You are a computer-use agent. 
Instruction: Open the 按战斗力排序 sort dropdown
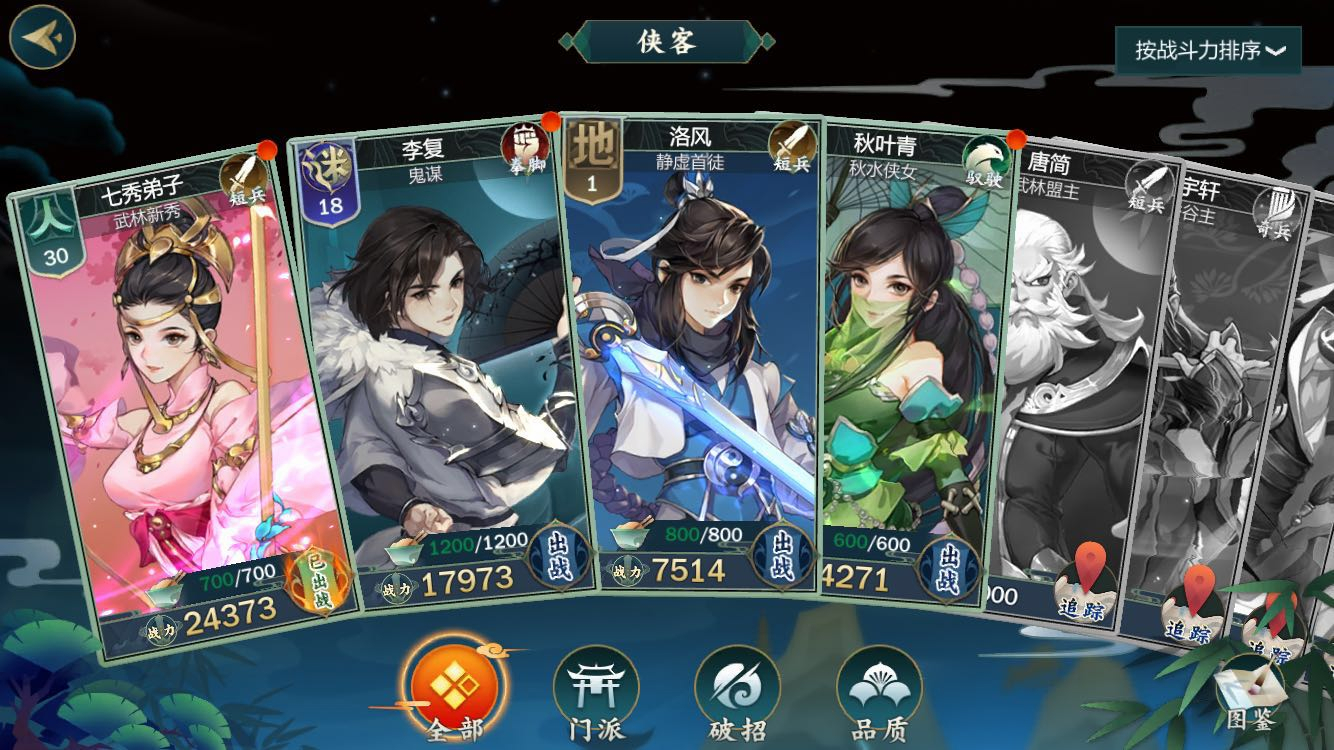click(x=1208, y=50)
